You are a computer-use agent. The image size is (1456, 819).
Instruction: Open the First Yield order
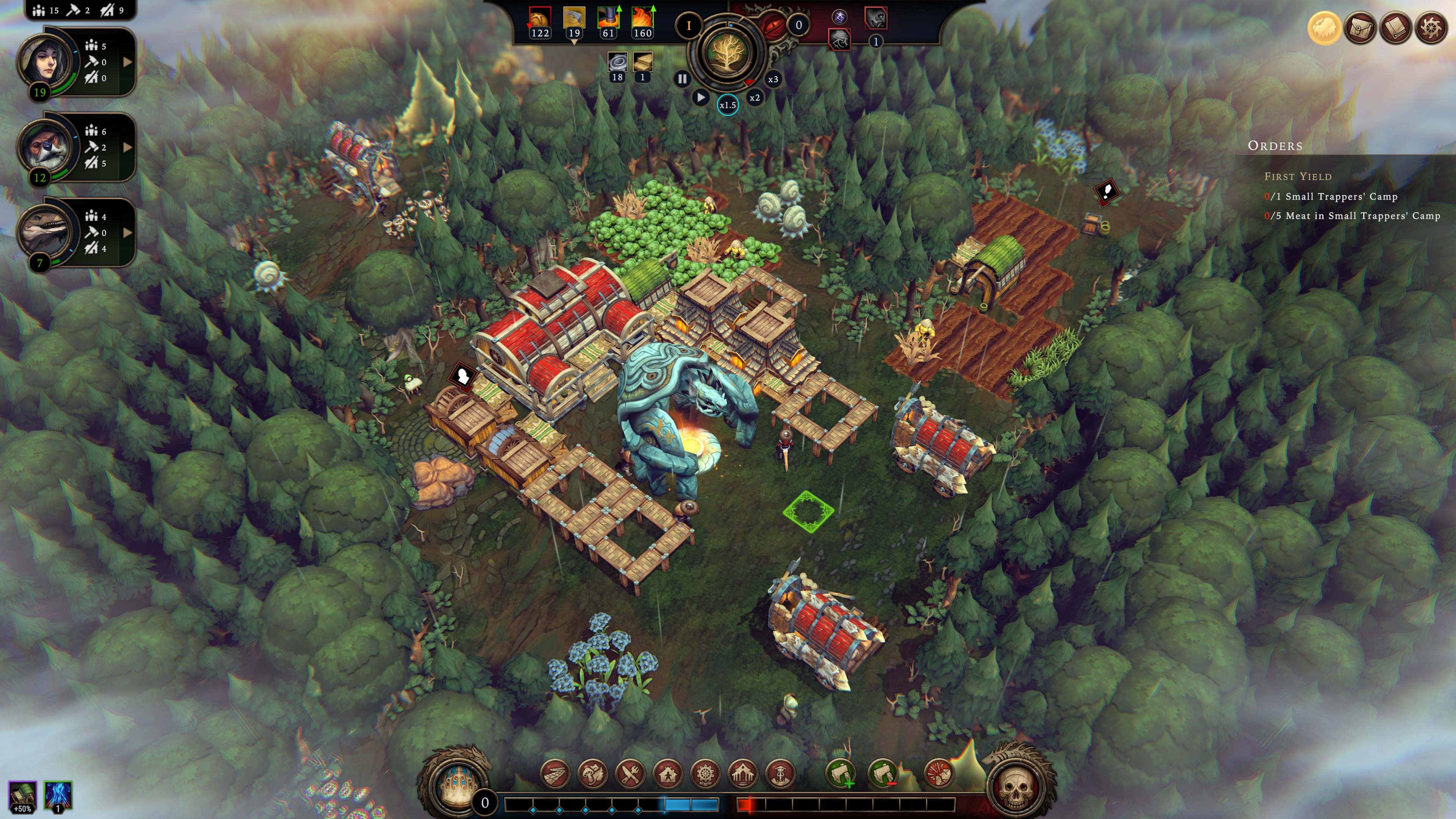1298,177
